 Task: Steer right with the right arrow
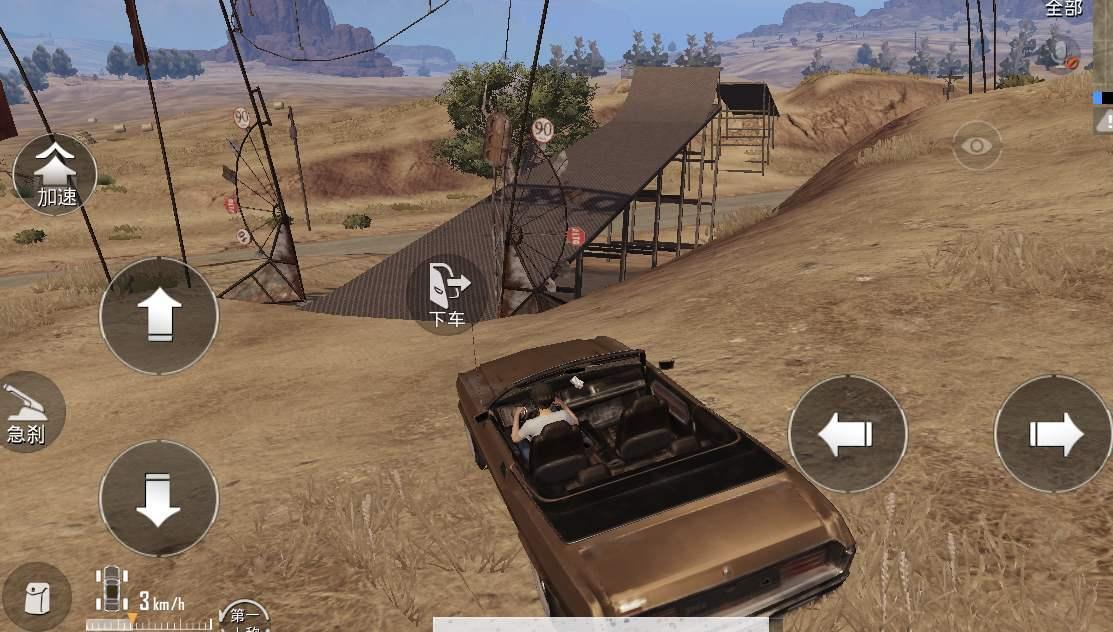(x=1053, y=434)
